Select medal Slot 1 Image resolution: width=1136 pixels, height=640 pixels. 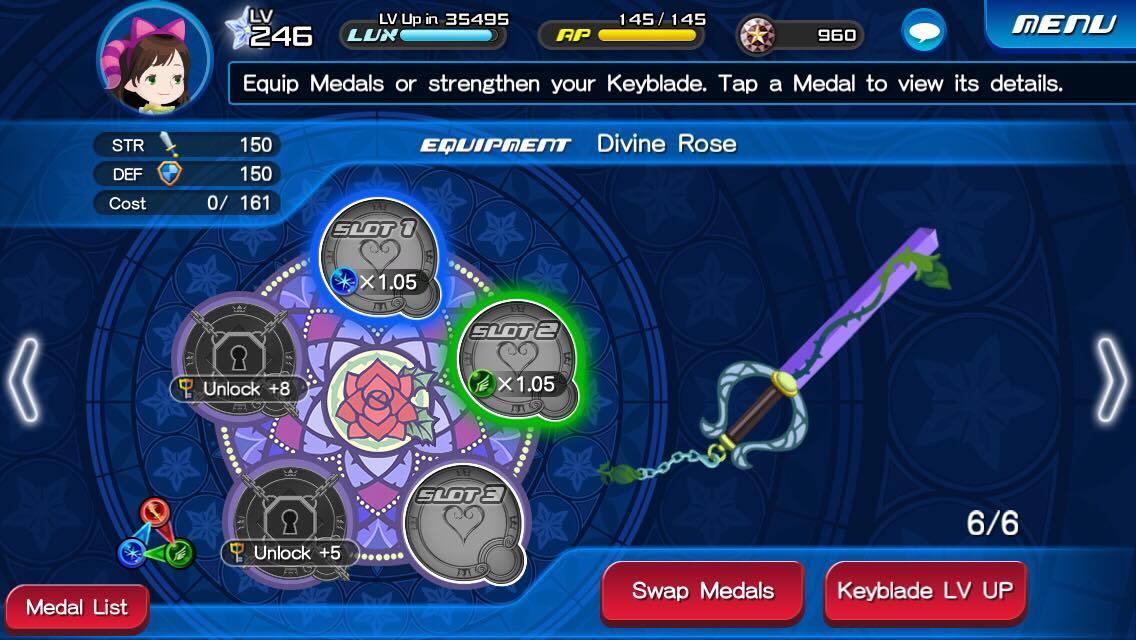(x=383, y=256)
